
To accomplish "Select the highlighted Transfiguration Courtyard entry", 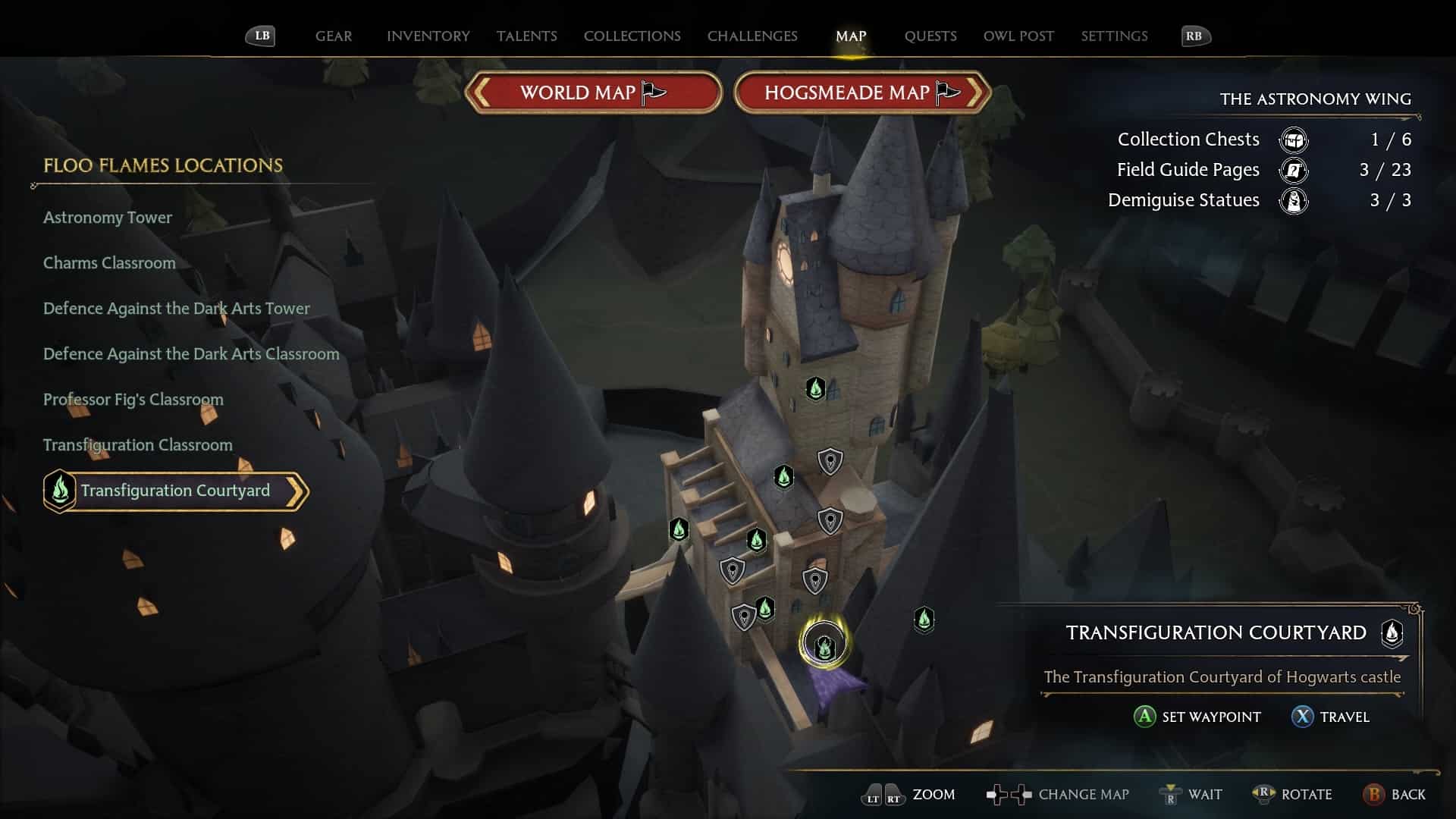I will click(x=175, y=491).
